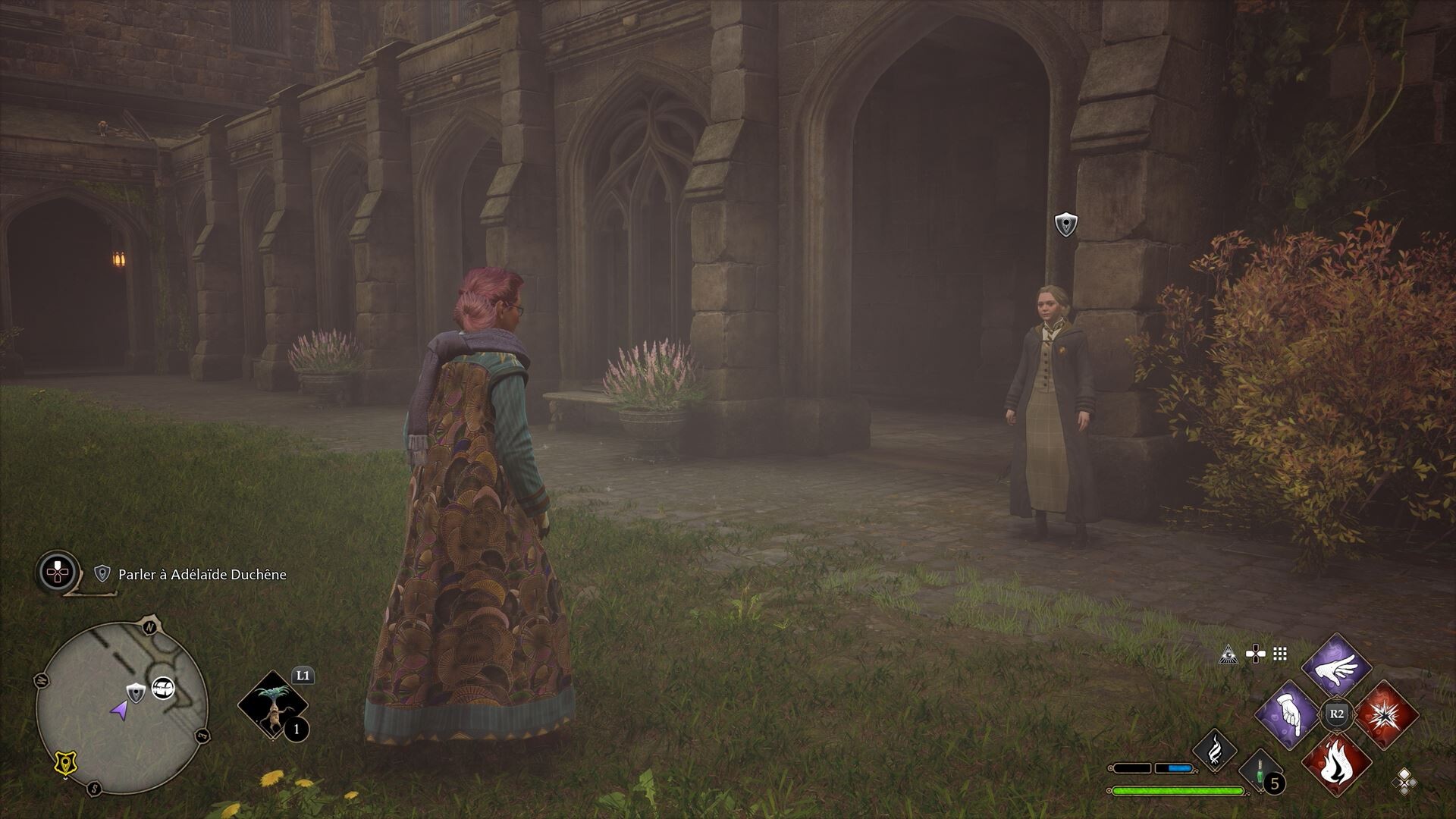Screen dimensions: 1456x819
Task: Click the ancient magic flame icon above health bar
Action: tap(1215, 750)
